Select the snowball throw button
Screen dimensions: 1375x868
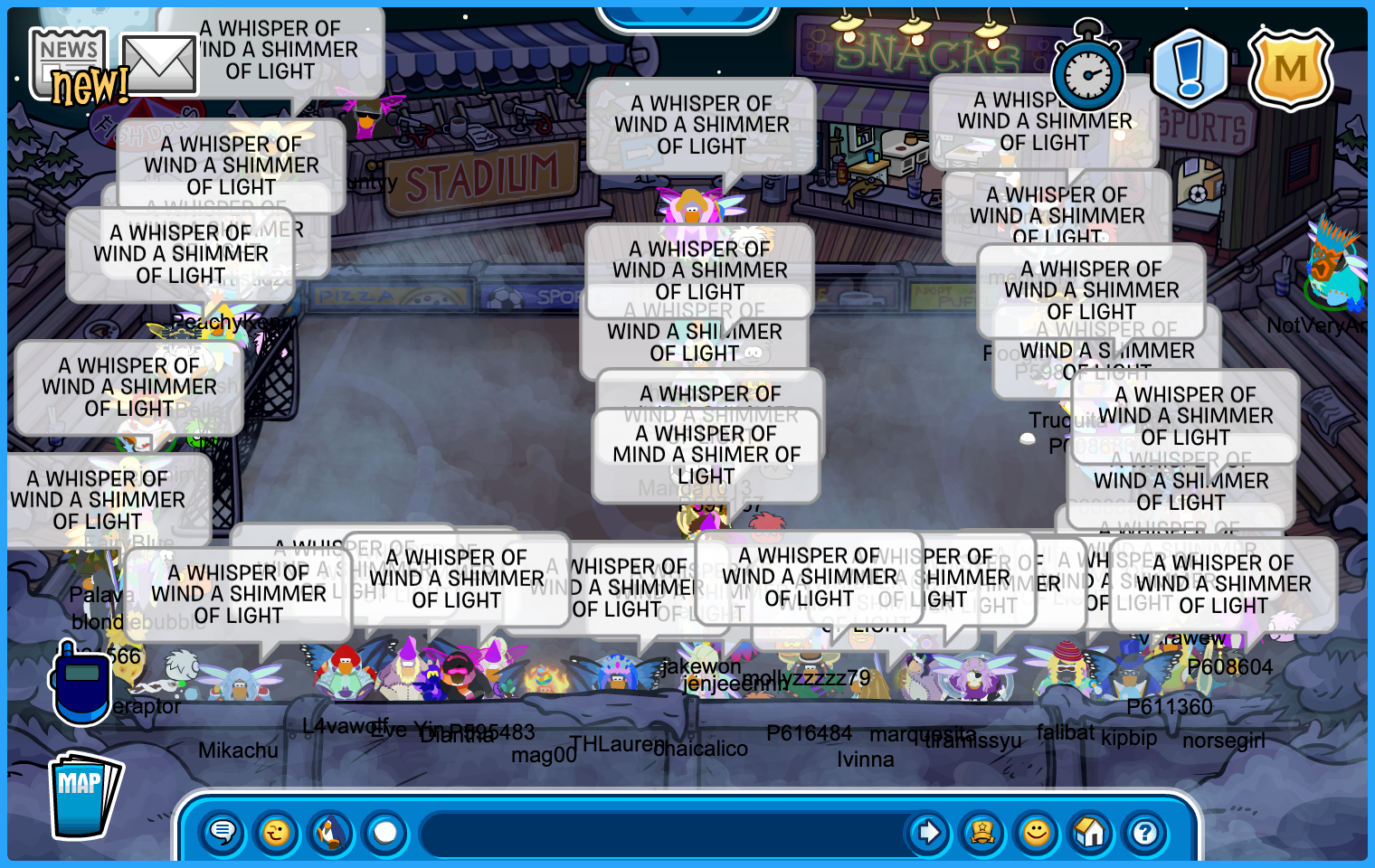click(x=385, y=832)
